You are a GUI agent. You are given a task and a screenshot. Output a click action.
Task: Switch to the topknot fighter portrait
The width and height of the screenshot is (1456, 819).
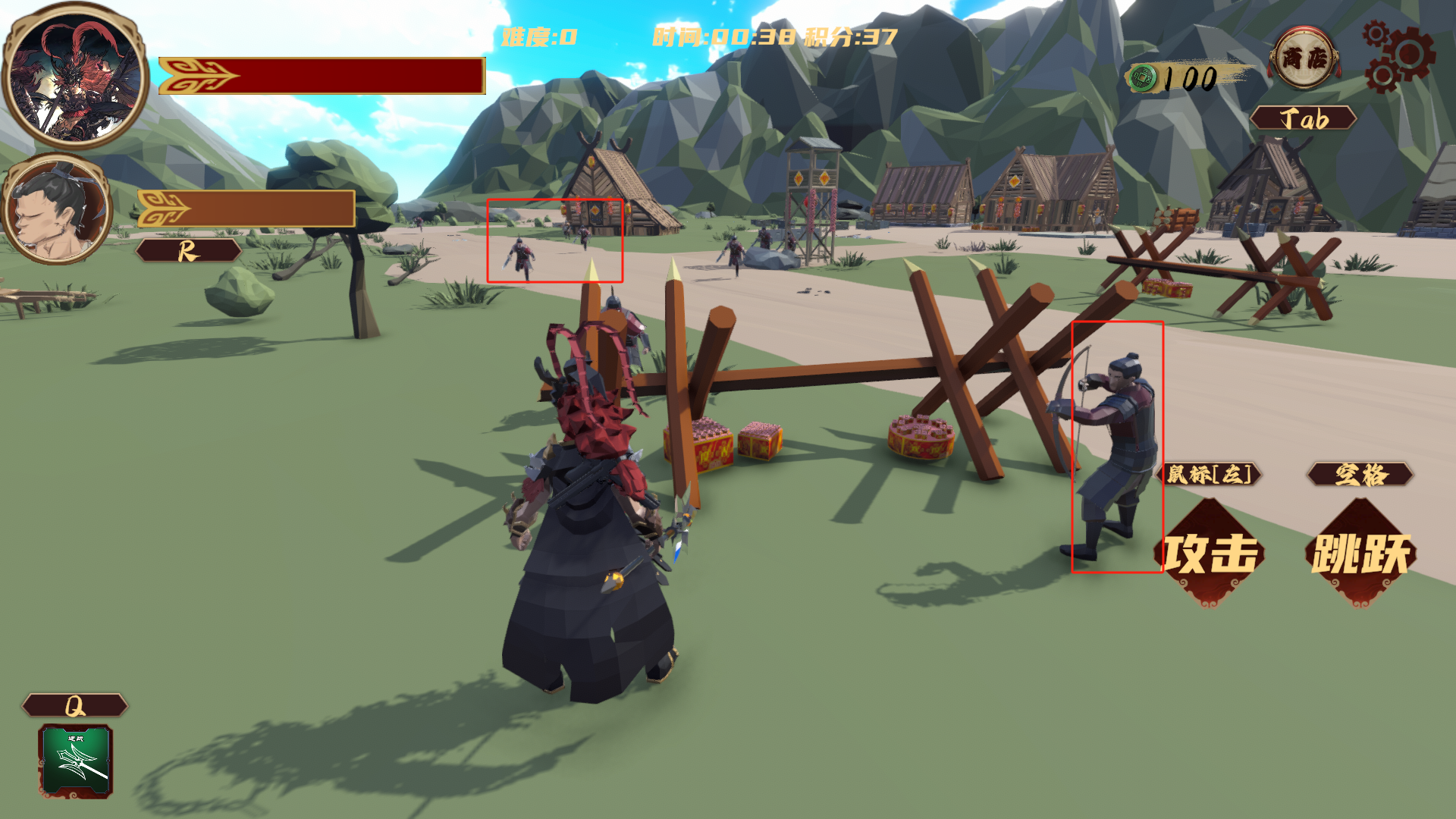click(56, 210)
